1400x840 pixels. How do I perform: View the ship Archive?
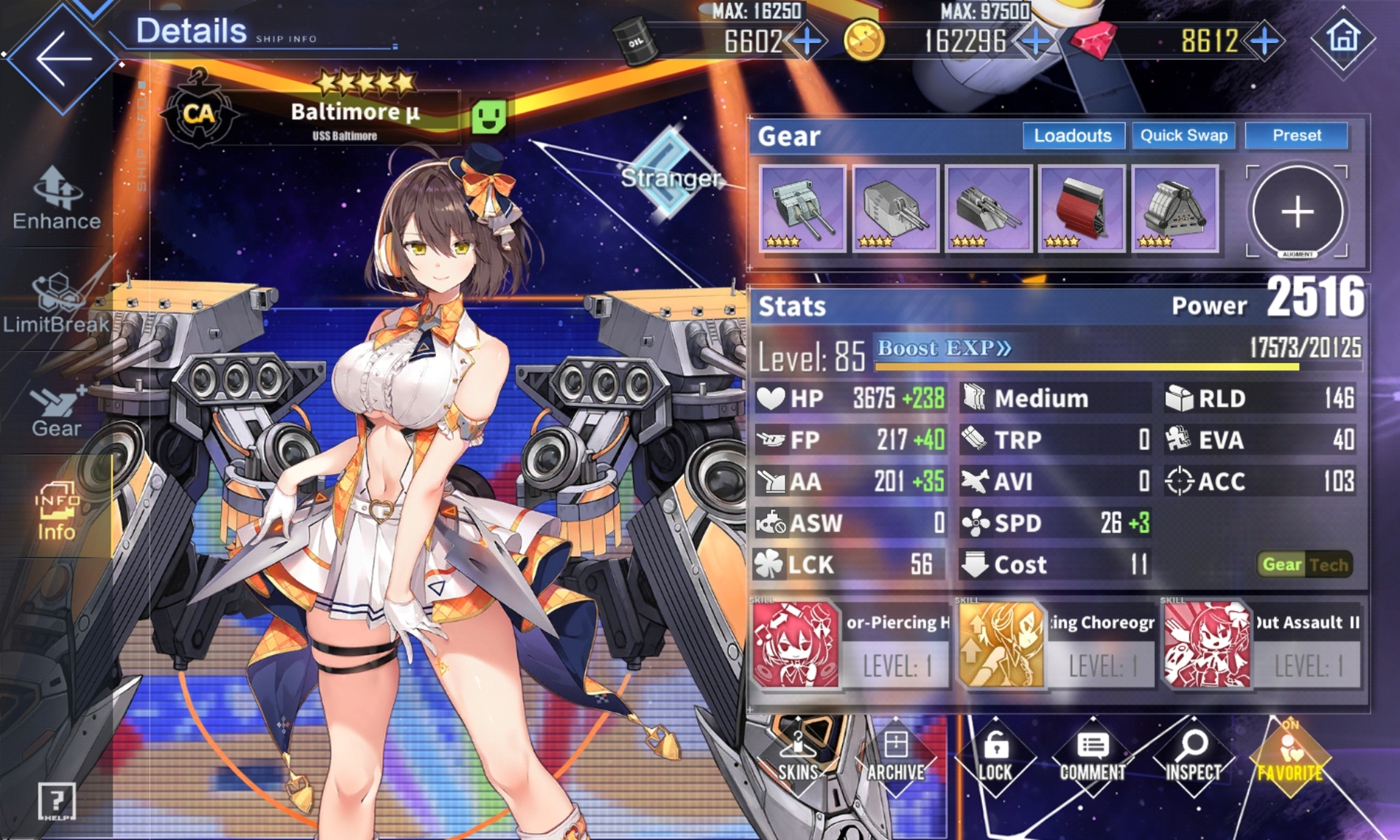pos(895,758)
